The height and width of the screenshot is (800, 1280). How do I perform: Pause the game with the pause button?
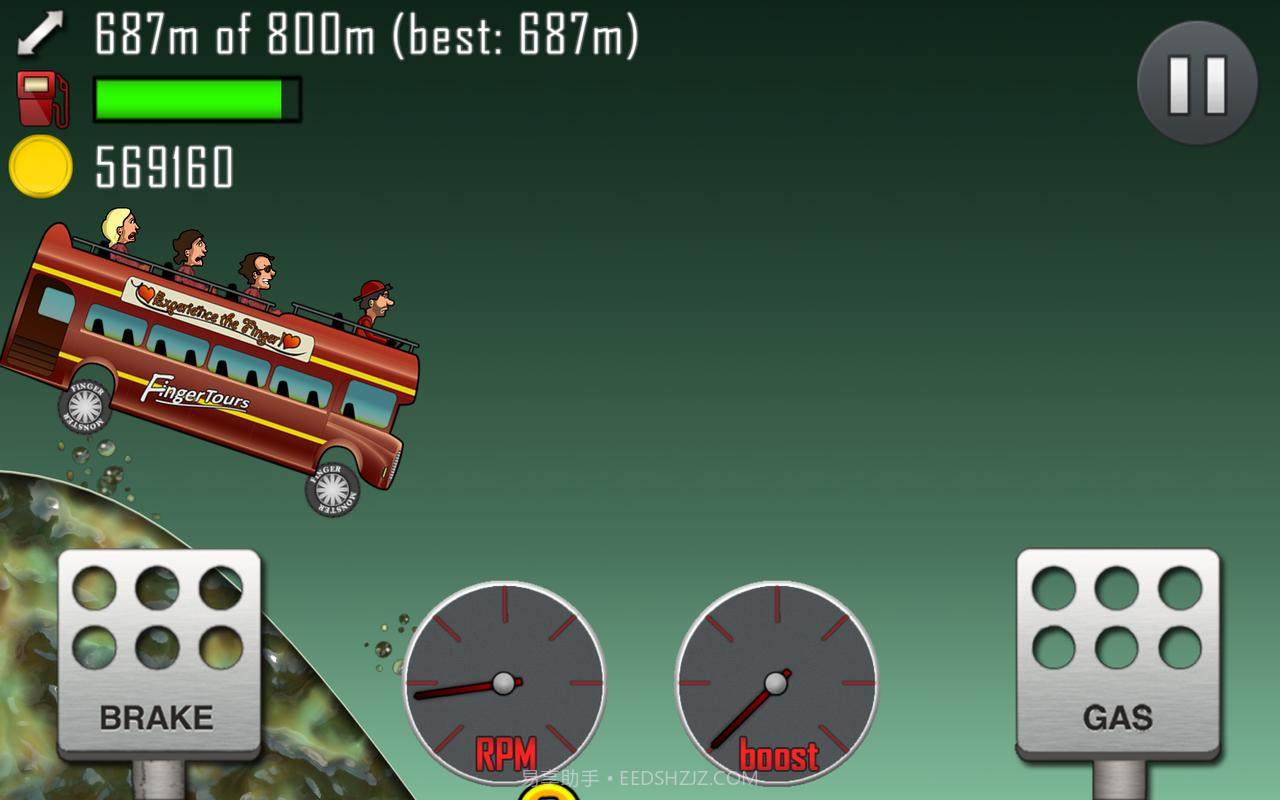pos(1197,83)
